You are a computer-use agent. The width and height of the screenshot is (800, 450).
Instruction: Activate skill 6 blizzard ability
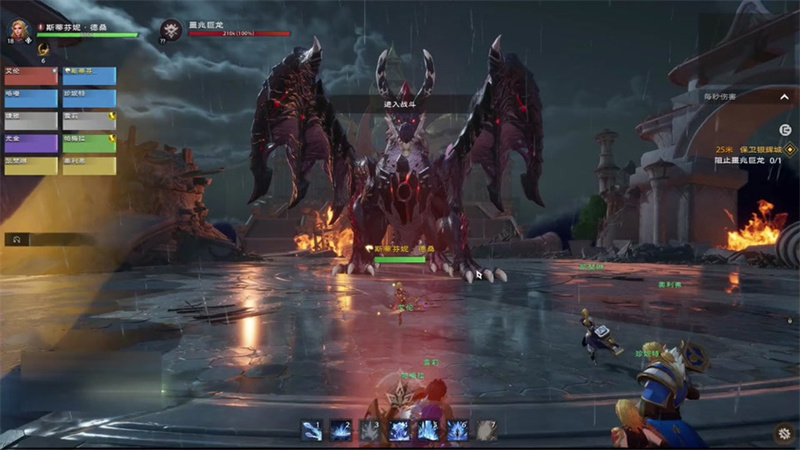tap(457, 430)
